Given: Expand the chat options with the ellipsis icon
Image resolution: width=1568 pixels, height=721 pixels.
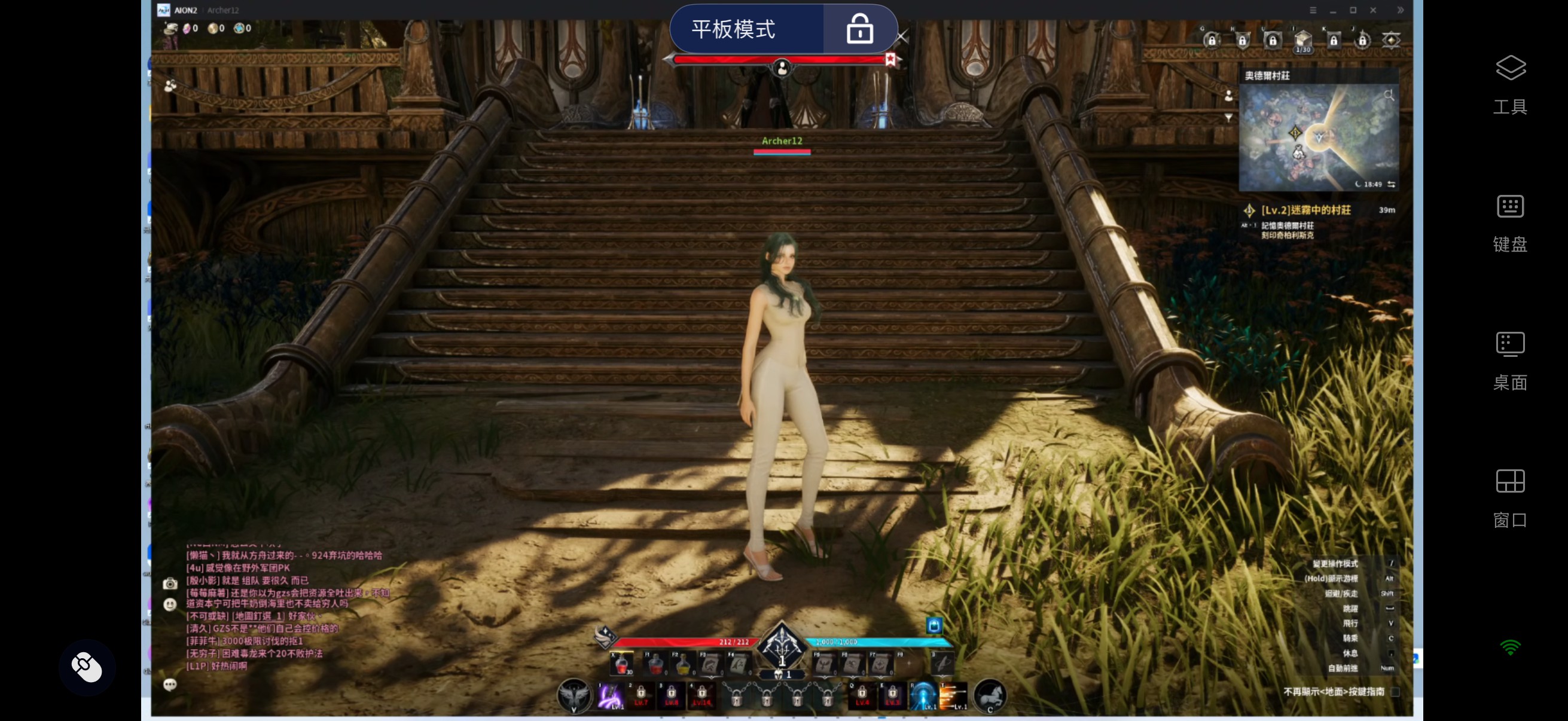Looking at the screenshot, I should pyautogui.click(x=170, y=685).
